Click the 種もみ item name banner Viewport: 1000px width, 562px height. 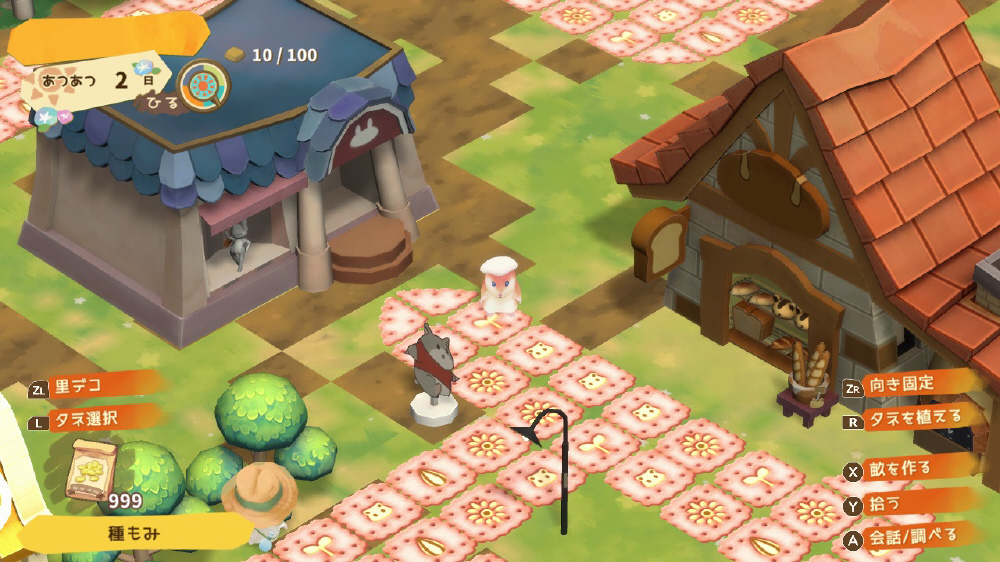[133, 533]
